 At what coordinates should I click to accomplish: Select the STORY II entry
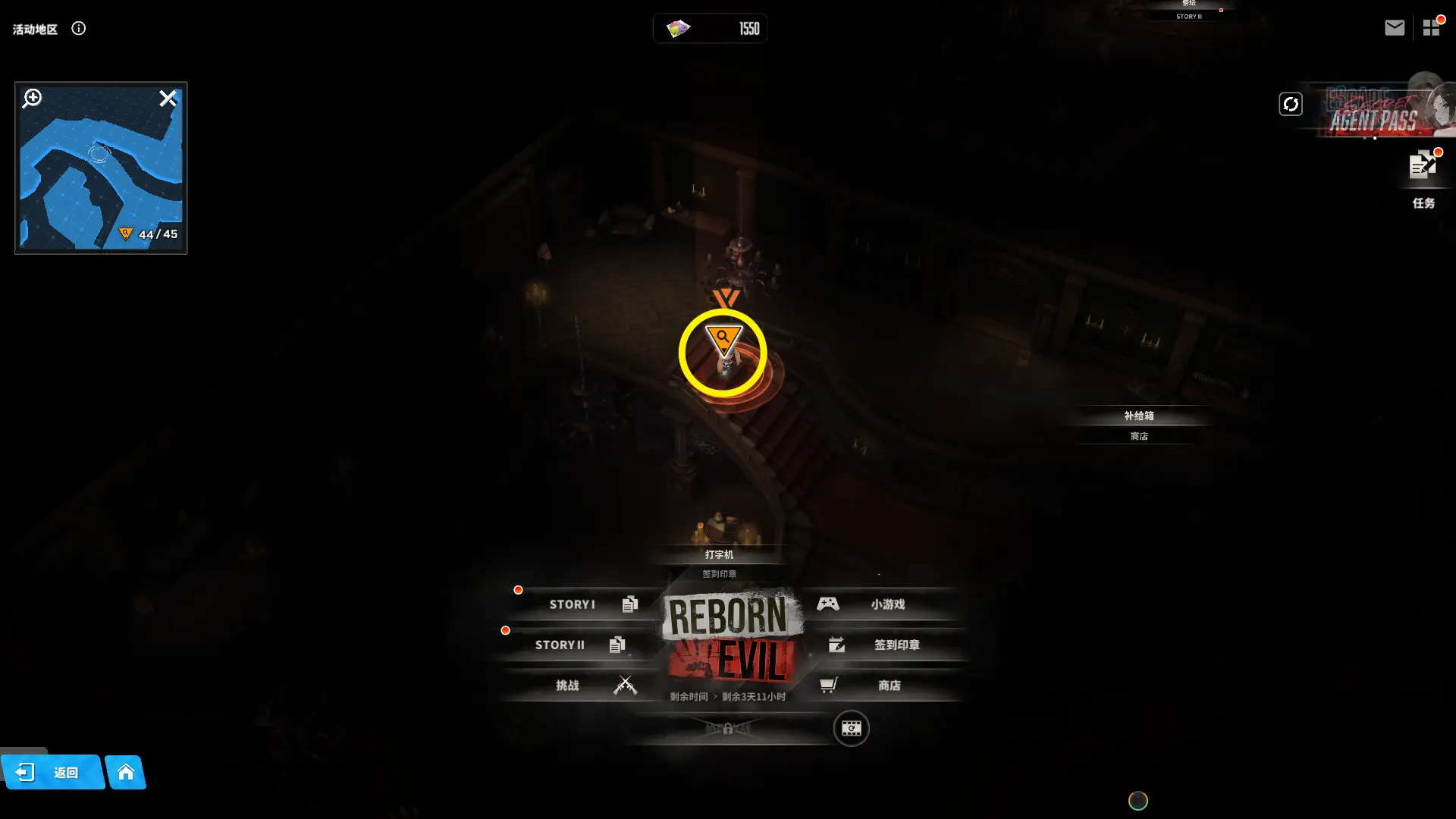(570, 645)
